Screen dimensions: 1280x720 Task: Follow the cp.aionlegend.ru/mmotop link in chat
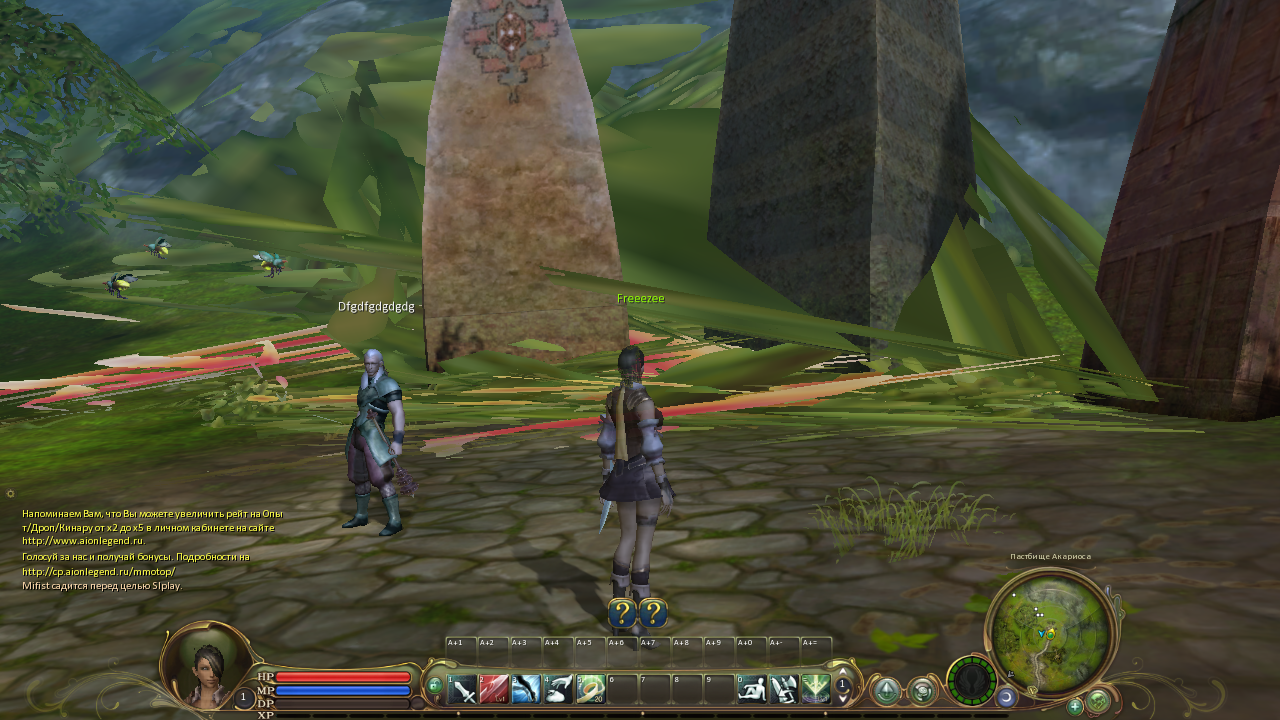[98, 571]
